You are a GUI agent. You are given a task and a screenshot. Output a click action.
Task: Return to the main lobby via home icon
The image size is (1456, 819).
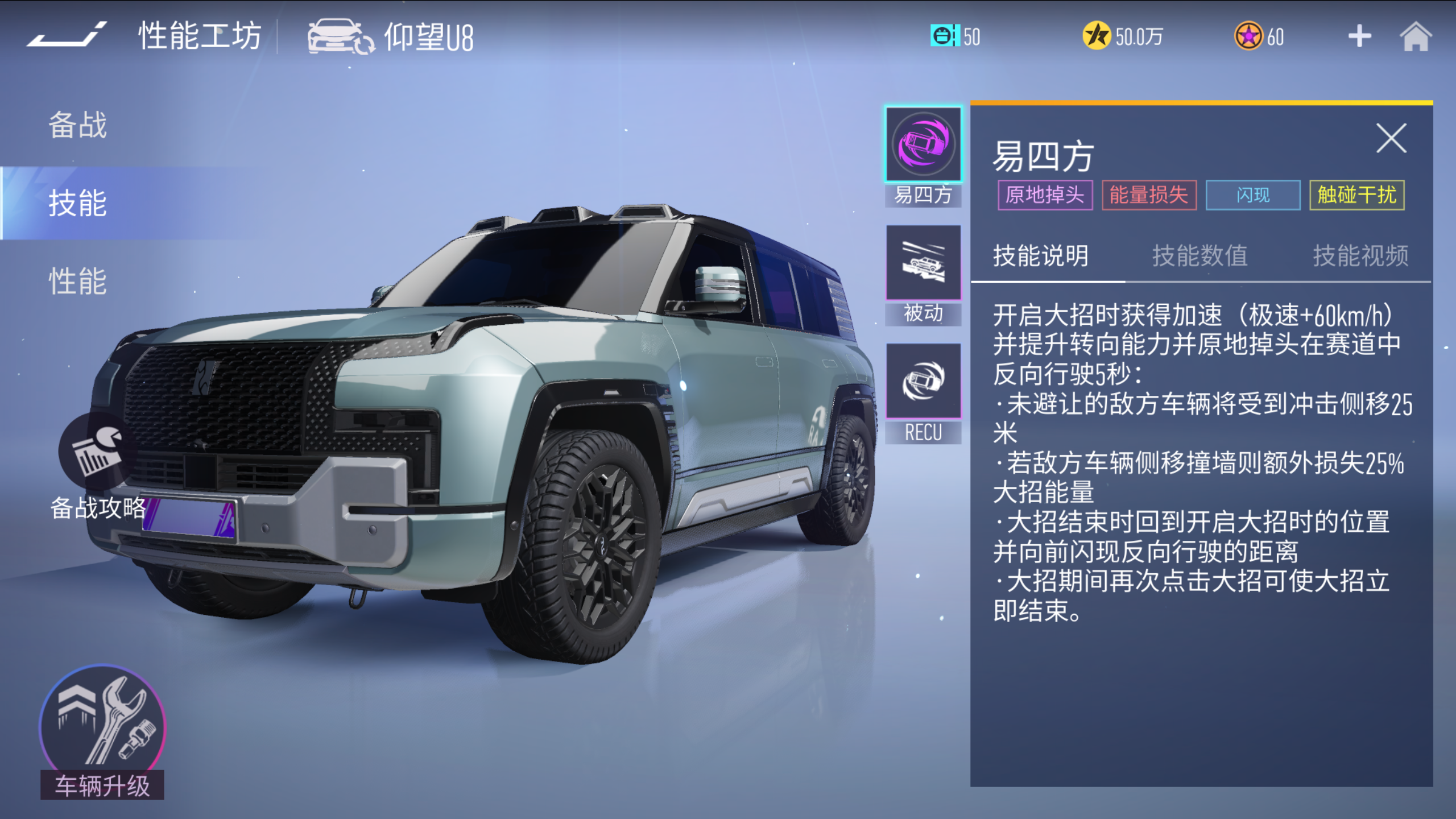coord(1415,36)
